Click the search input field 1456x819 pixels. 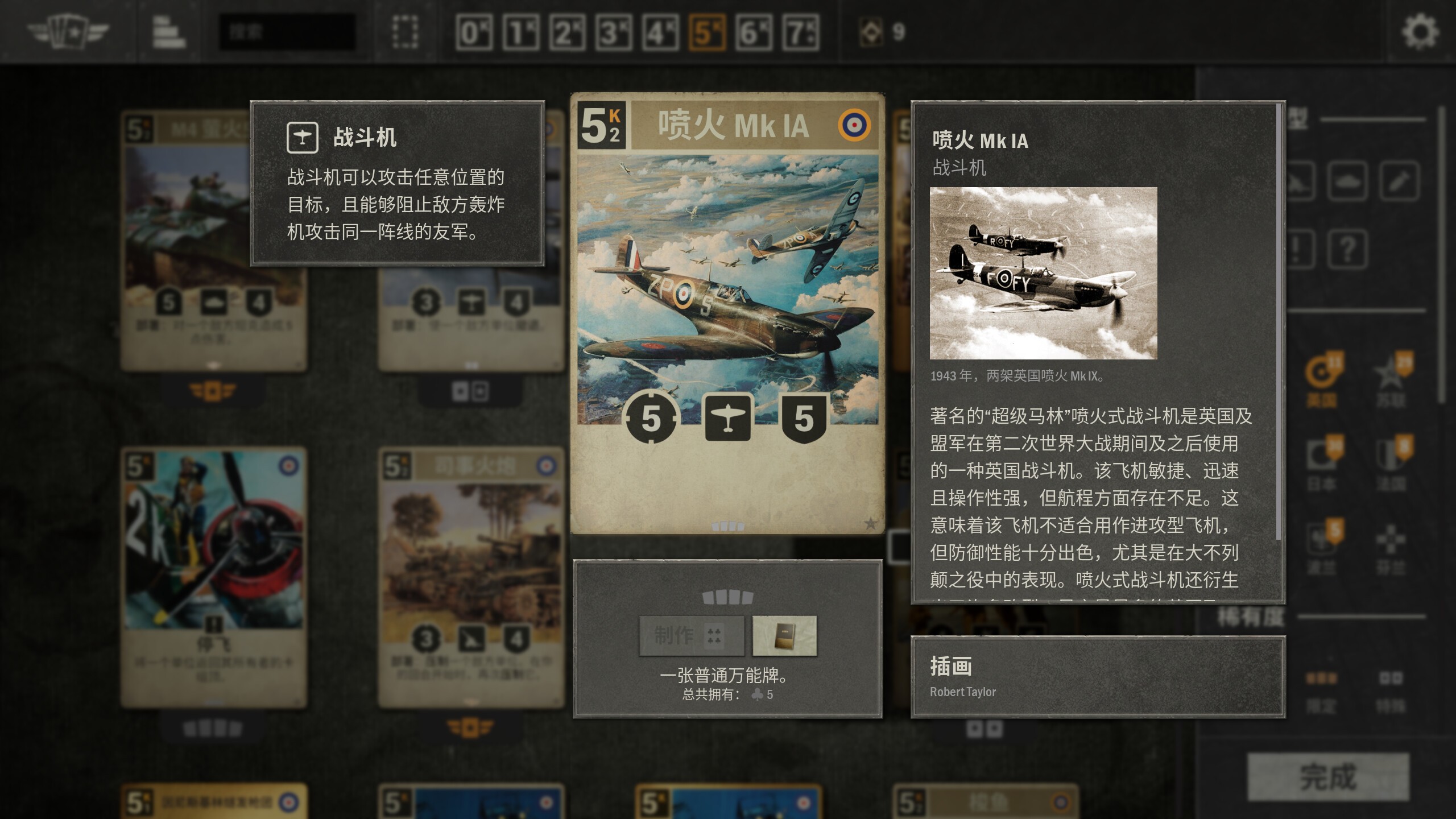coord(287,31)
